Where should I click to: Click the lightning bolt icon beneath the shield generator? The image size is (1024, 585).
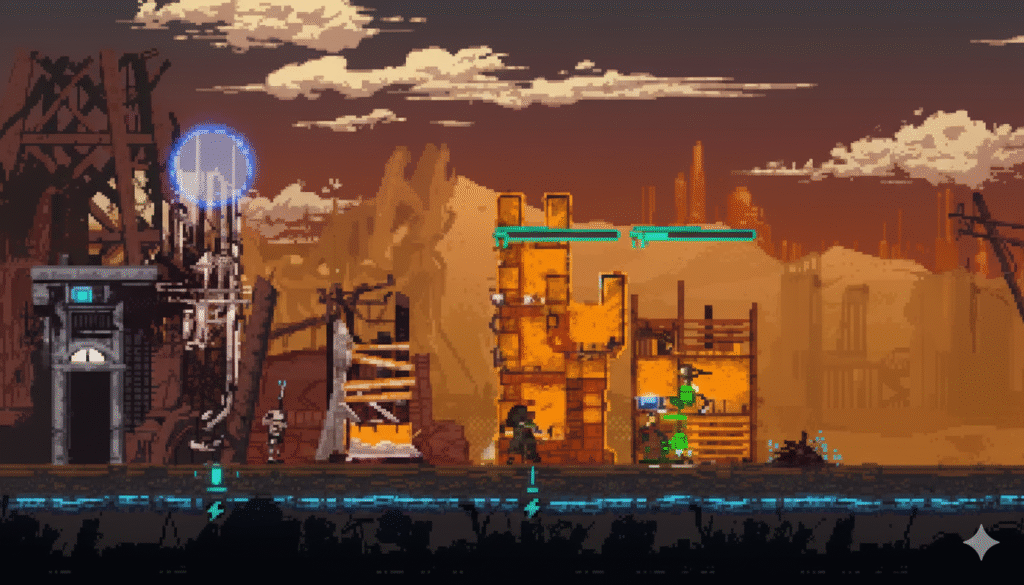[215, 510]
